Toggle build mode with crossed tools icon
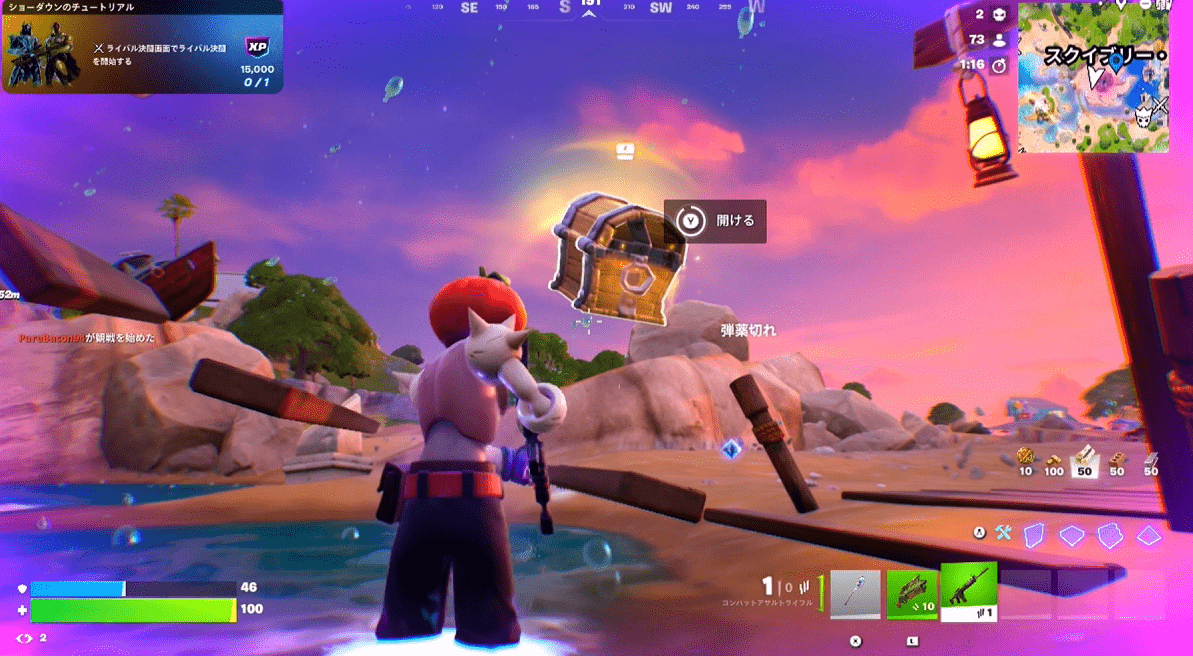The width and height of the screenshot is (1193, 656). [1003, 533]
